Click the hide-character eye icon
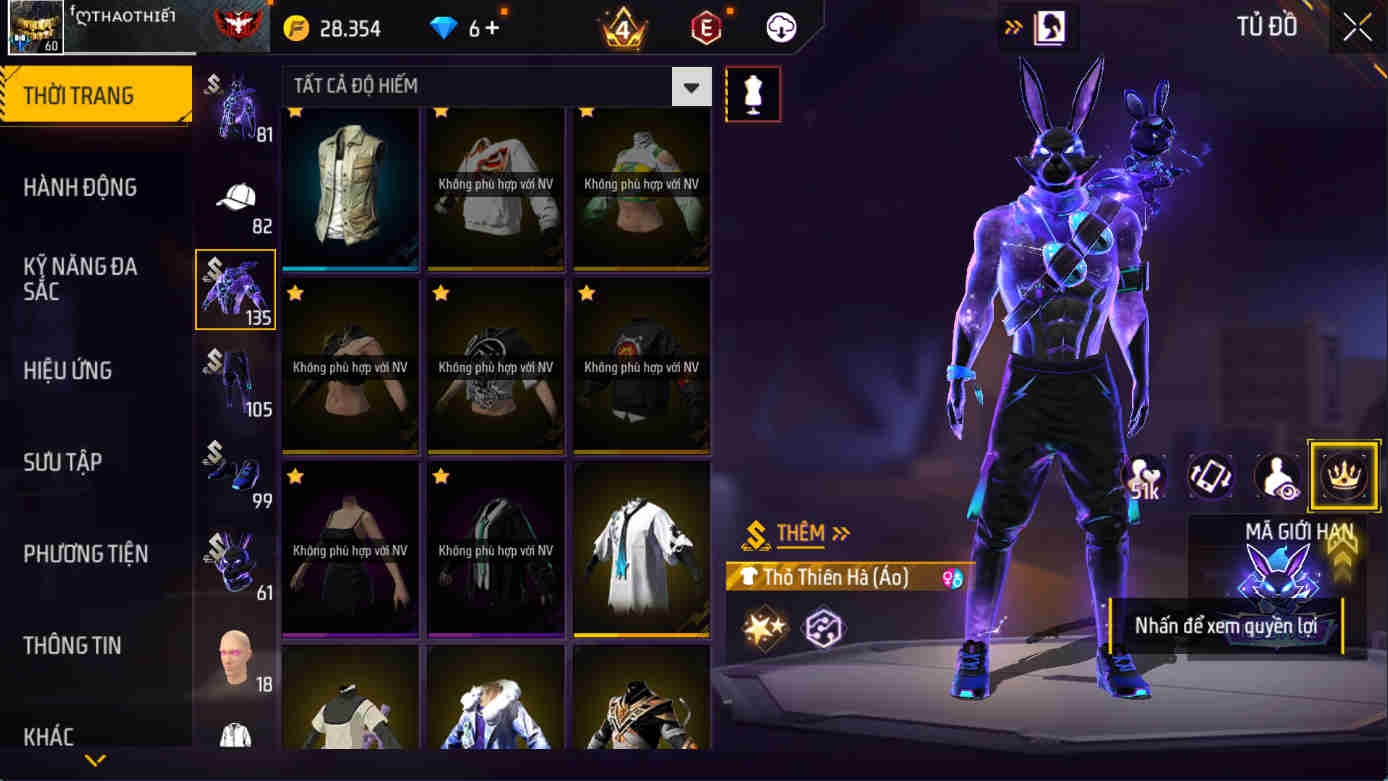 pyautogui.click(x=1276, y=476)
